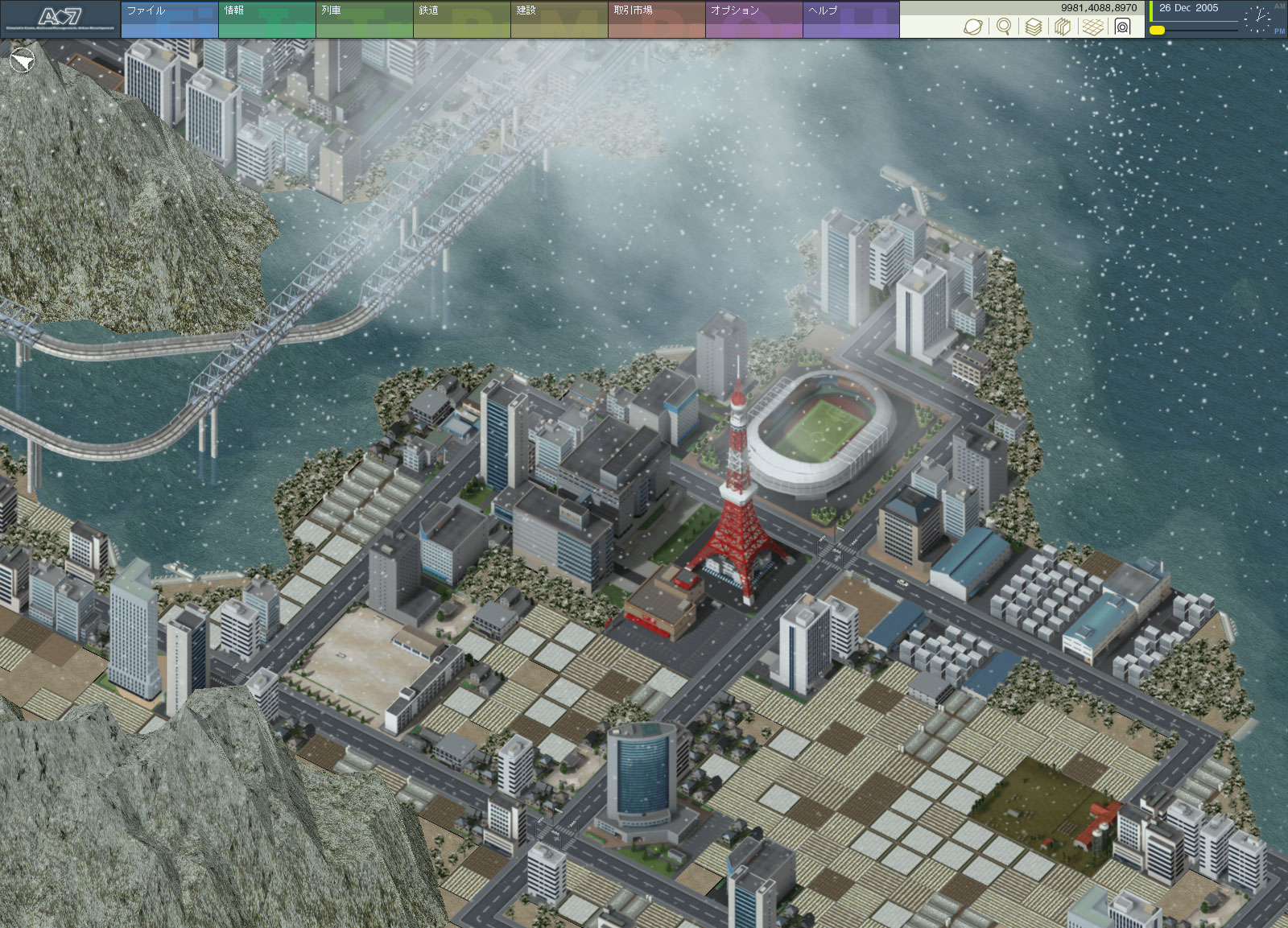This screenshot has height=928, width=1288.
Task: Adjust the yellow game speed slider
Action: point(1158,30)
